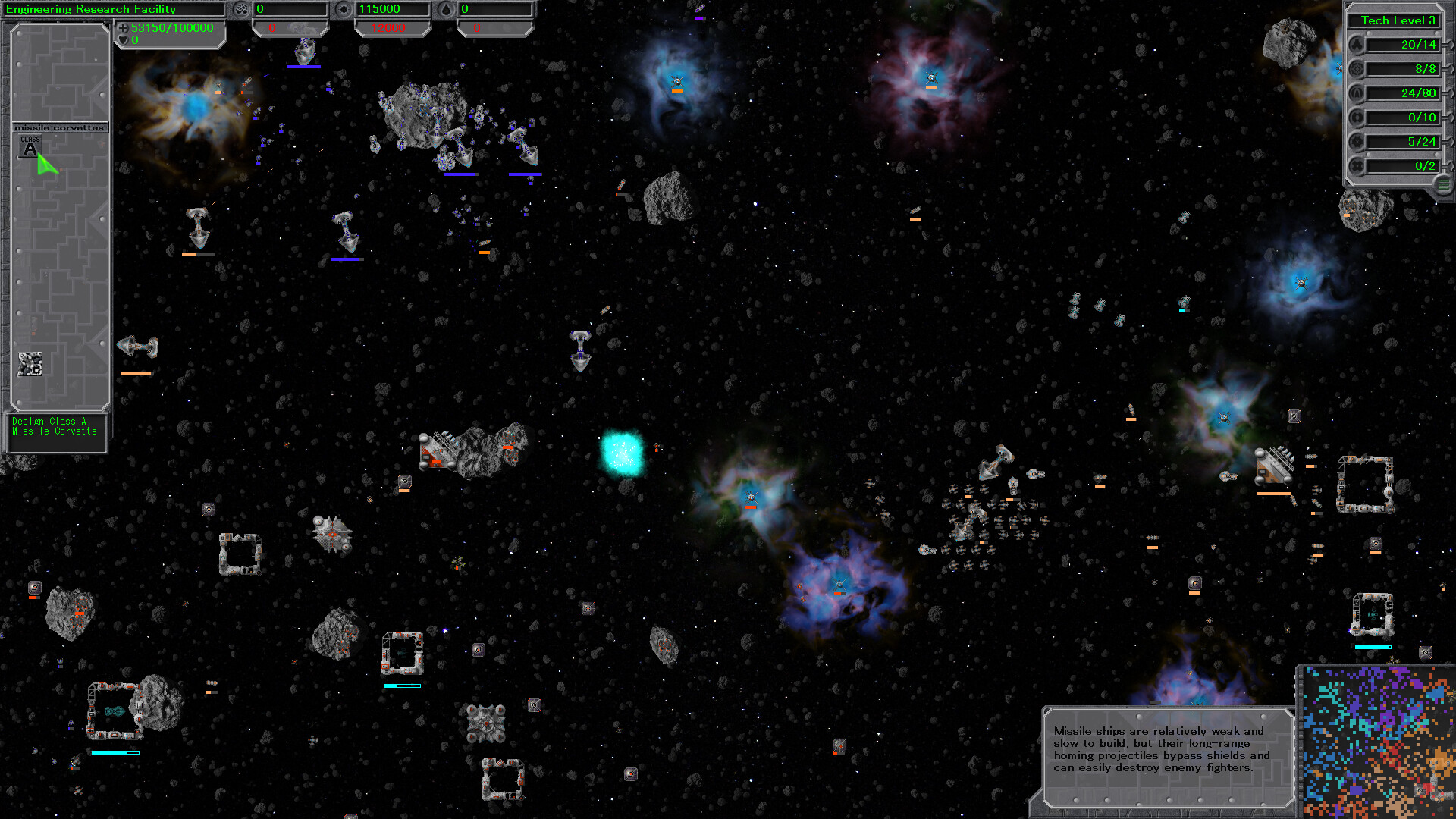
Task: Click the fuel droplet resource icon
Action: tap(445, 9)
